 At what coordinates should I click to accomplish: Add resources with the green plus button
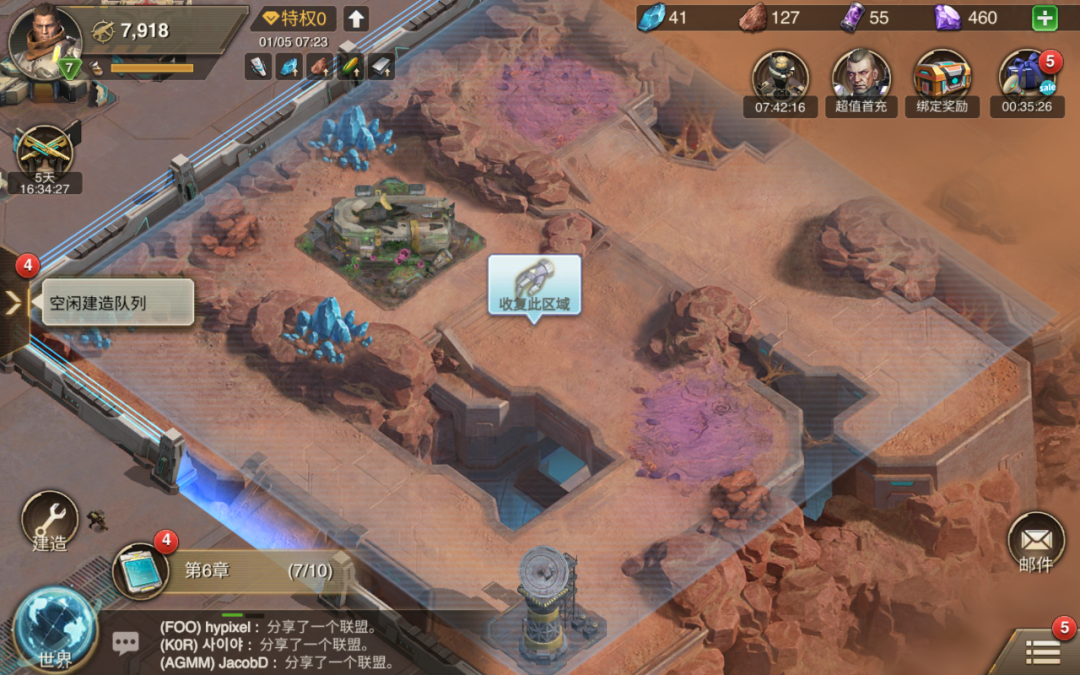click(x=1044, y=18)
